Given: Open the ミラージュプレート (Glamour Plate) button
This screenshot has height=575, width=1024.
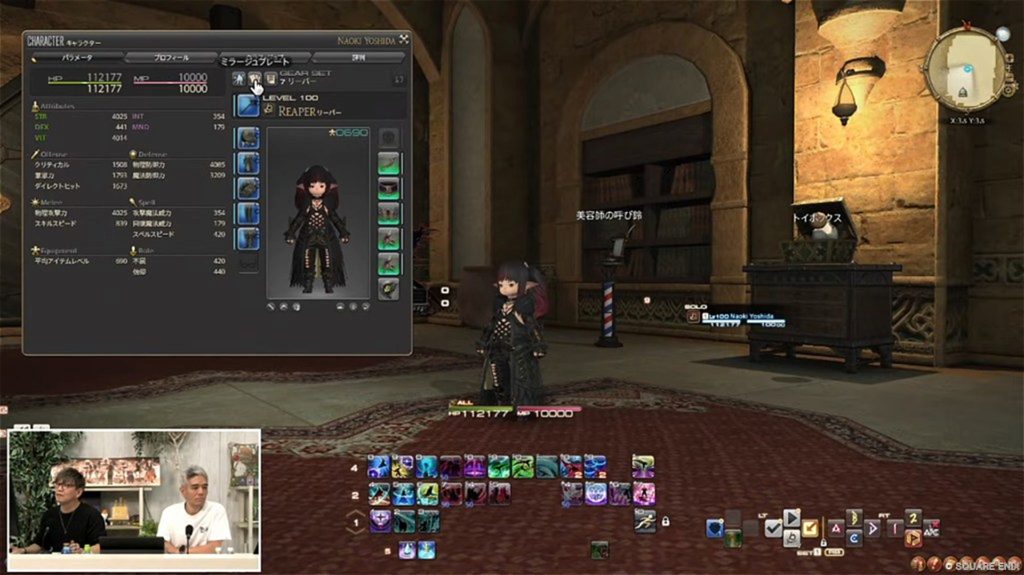Looking at the screenshot, I should click(255, 78).
